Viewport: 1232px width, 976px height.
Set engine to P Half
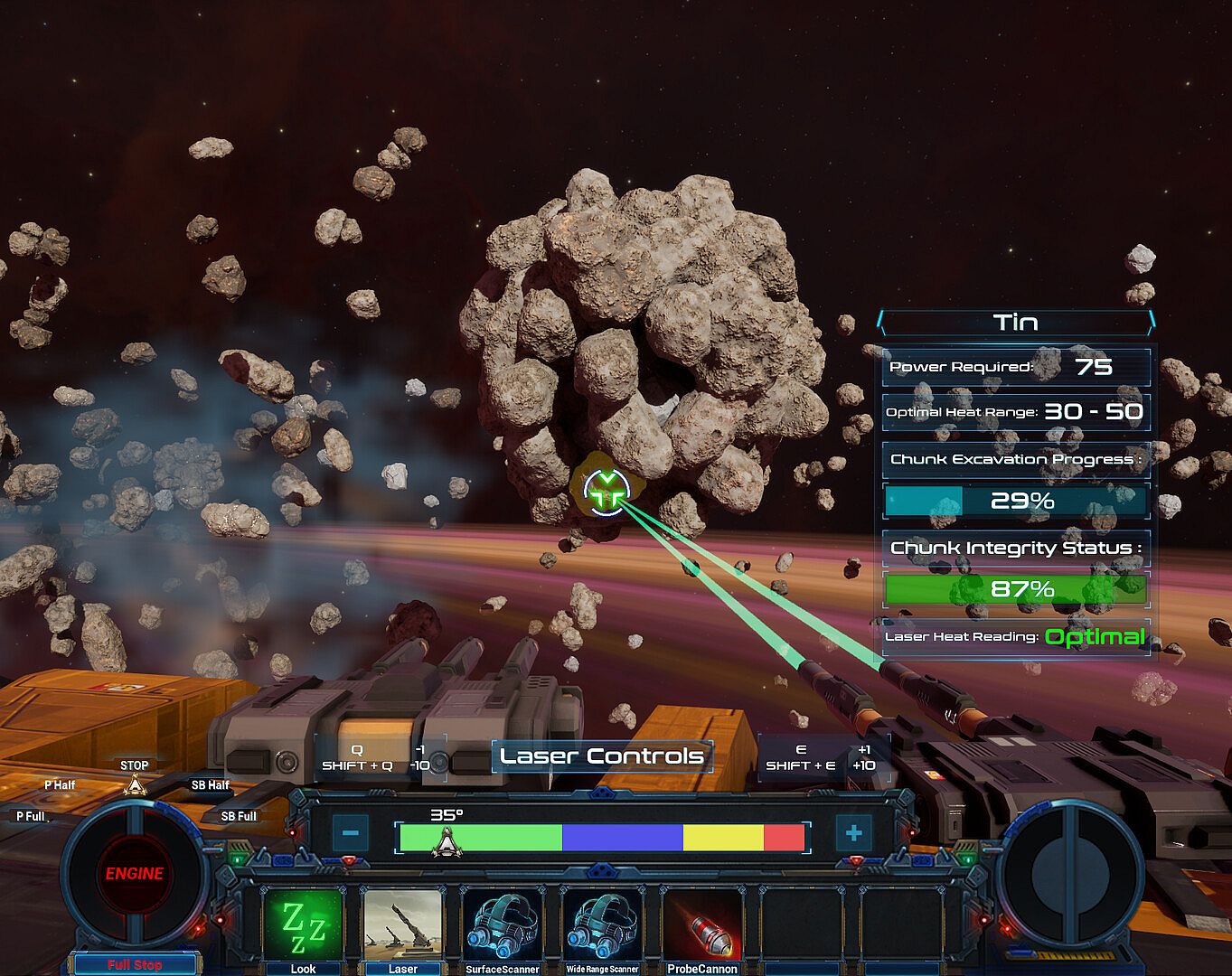[60, 785]
